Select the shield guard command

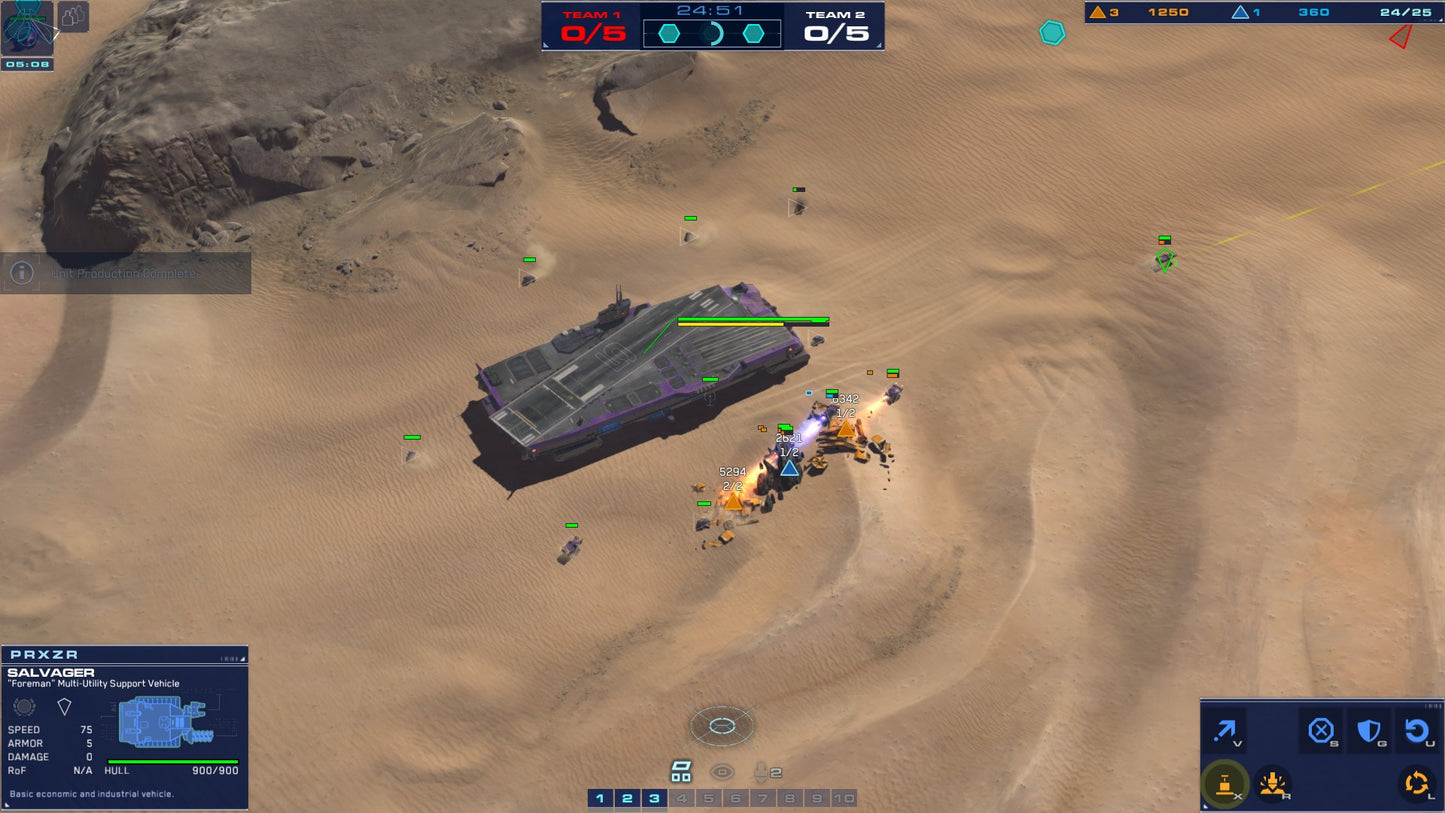(1369, 731)
